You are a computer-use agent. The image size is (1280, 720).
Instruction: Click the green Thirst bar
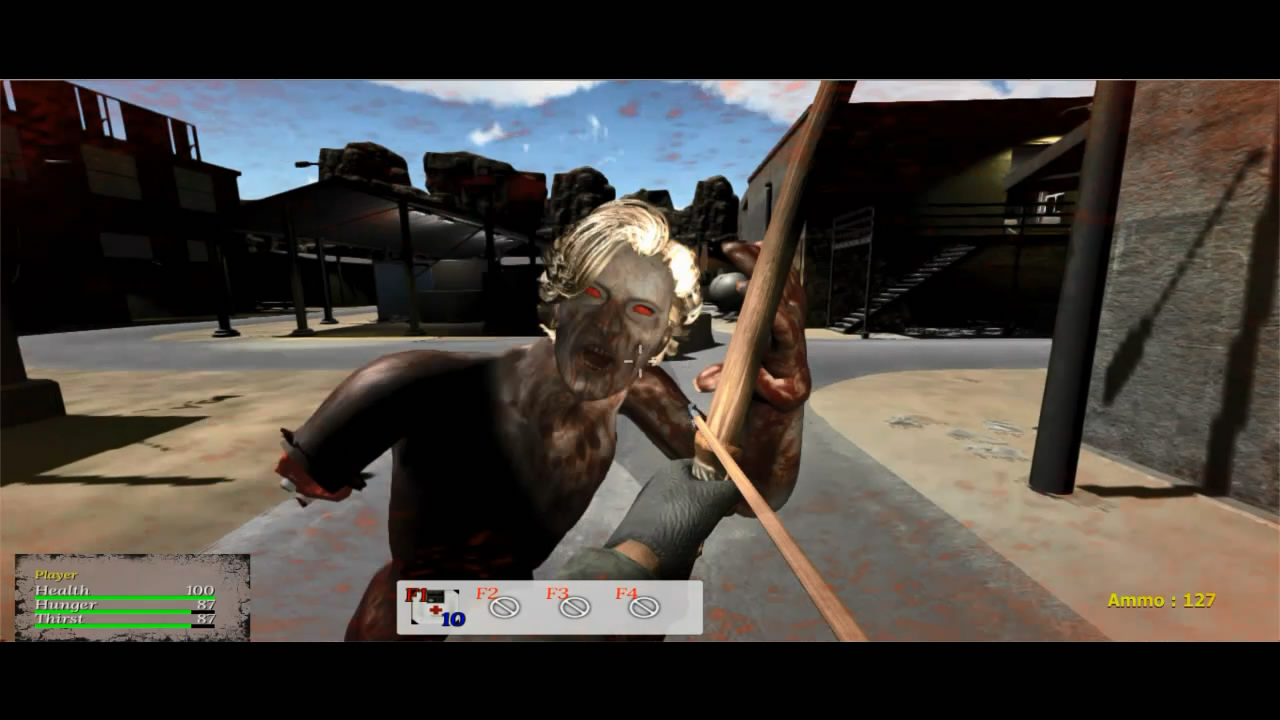pyautogui.click(x=110, y=625)
